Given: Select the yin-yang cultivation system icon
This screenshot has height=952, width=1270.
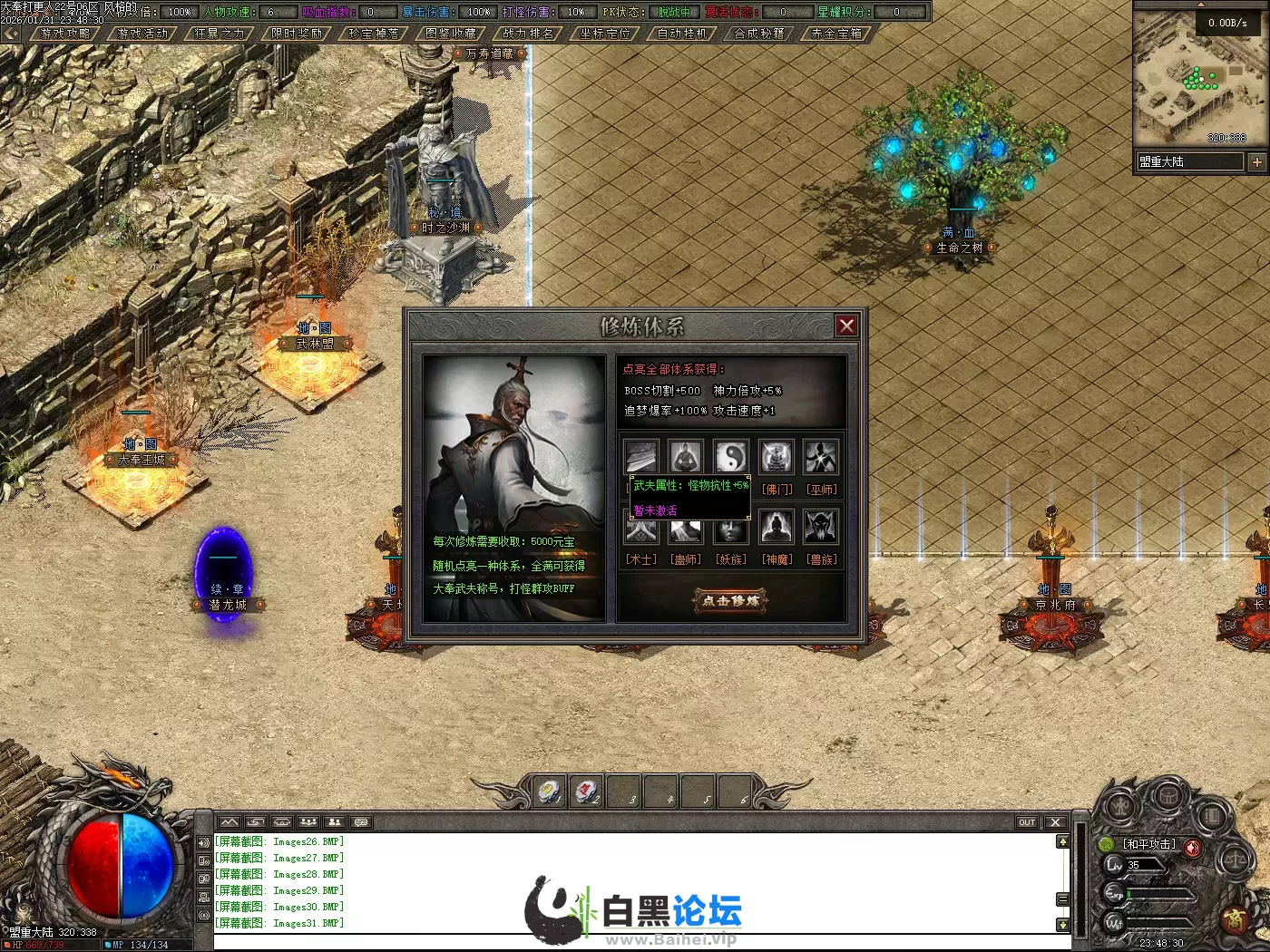Looking at the screenshot, I should point(731,457).
